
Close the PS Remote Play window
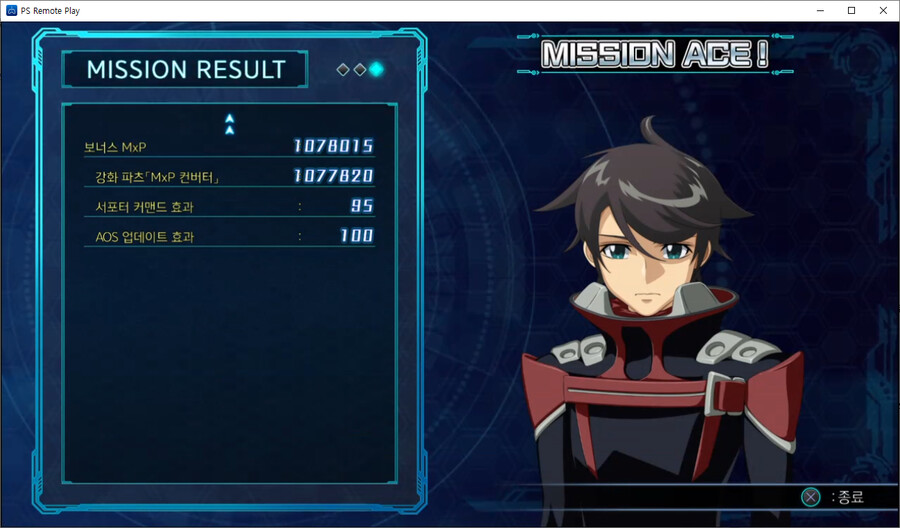[x=882, y=10]
